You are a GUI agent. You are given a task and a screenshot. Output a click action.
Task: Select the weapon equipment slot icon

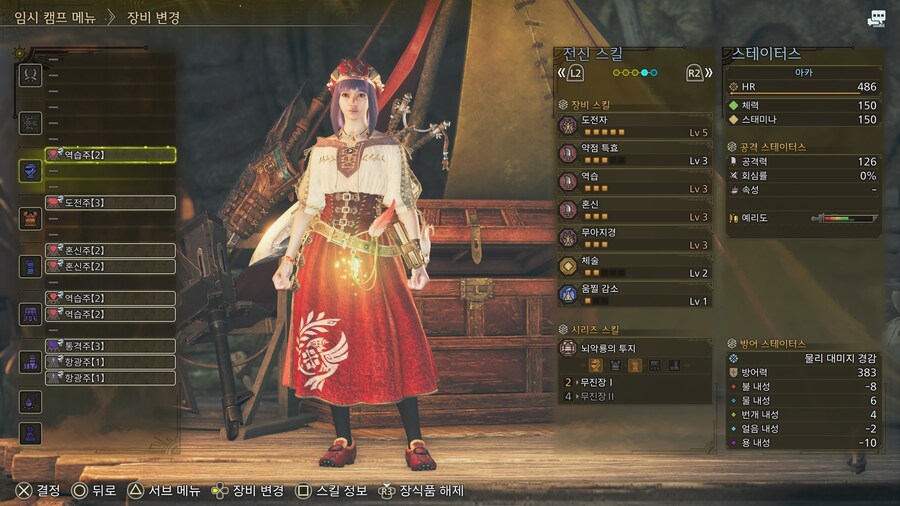point(30,75)
